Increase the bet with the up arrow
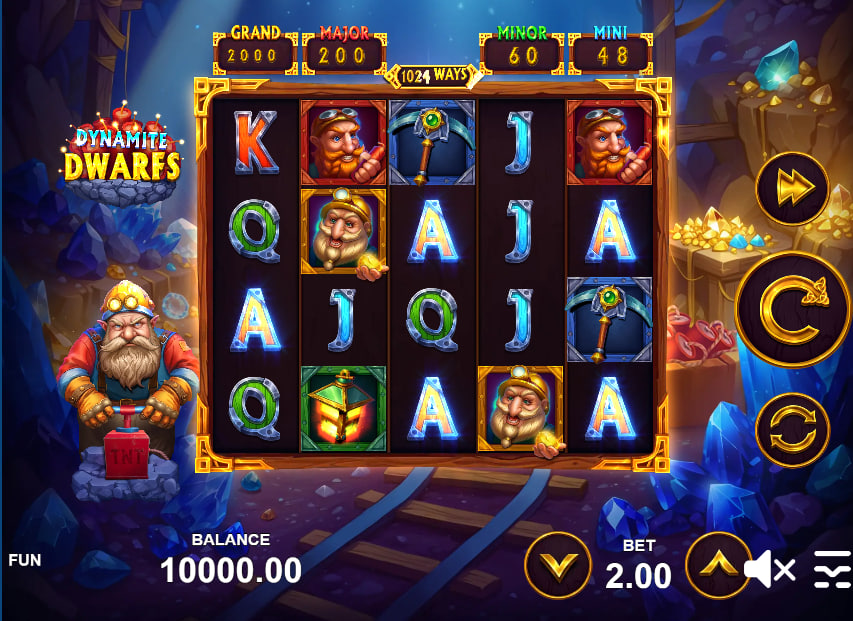 click(718, 566)
